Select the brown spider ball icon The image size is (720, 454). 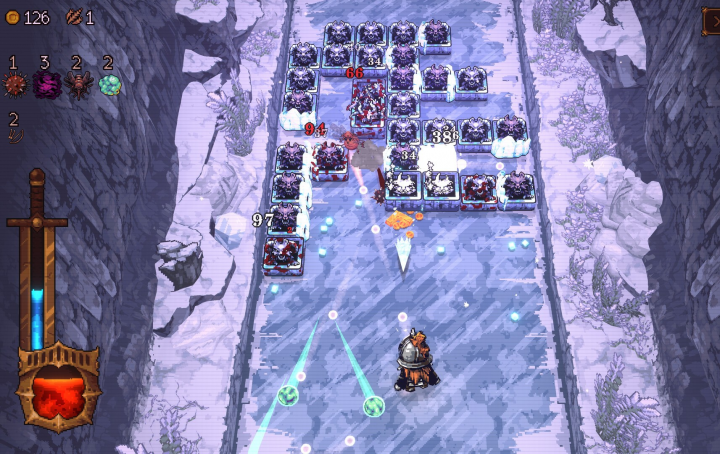(x=78, y=85)
